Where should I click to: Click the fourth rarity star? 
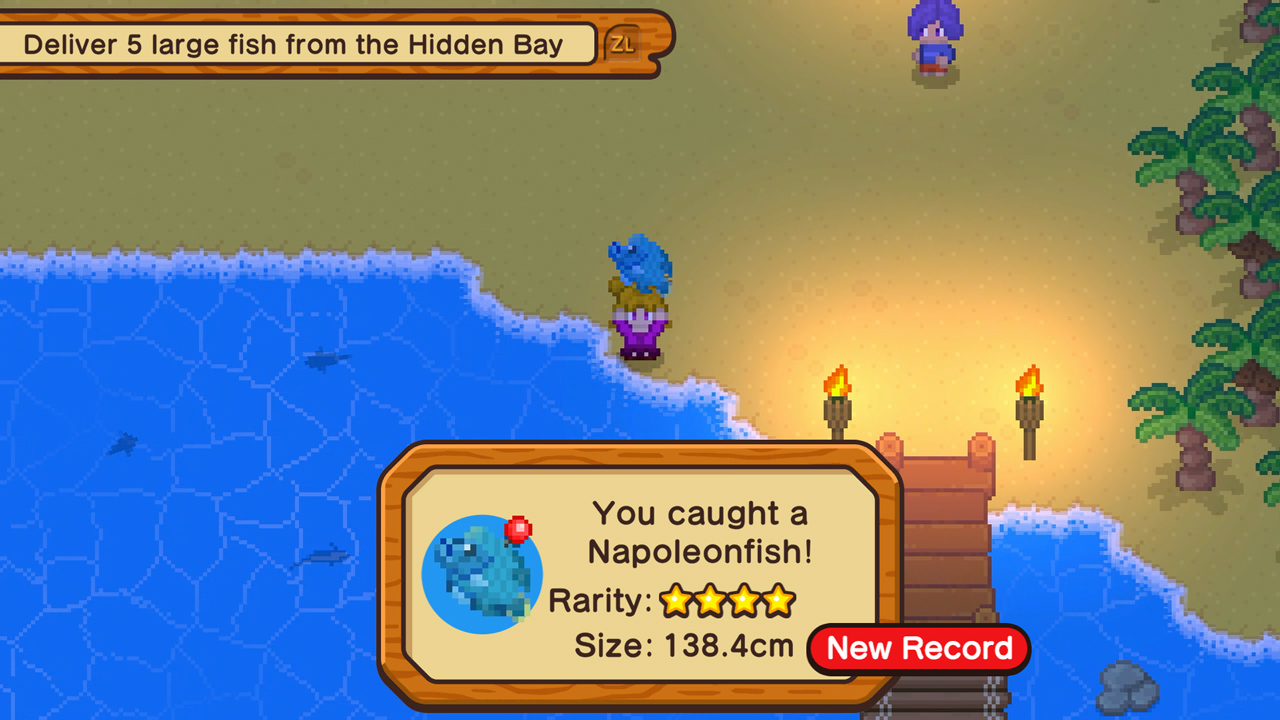coord(777,601)
